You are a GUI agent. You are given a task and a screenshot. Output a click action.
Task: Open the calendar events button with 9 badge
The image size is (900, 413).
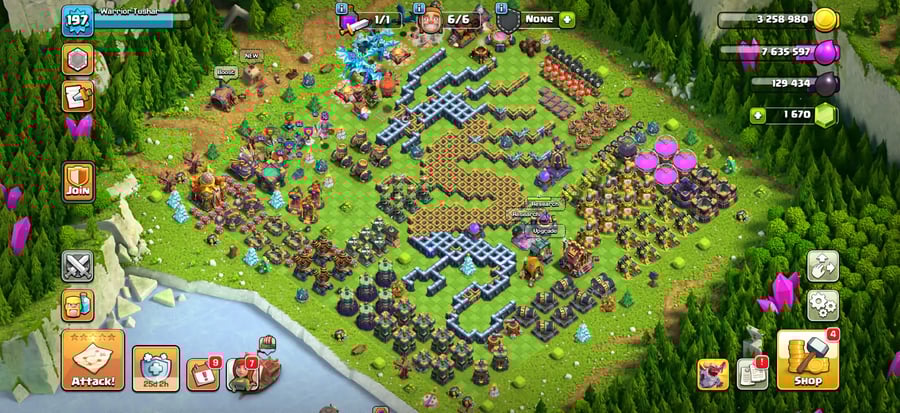tap(203, 375)
